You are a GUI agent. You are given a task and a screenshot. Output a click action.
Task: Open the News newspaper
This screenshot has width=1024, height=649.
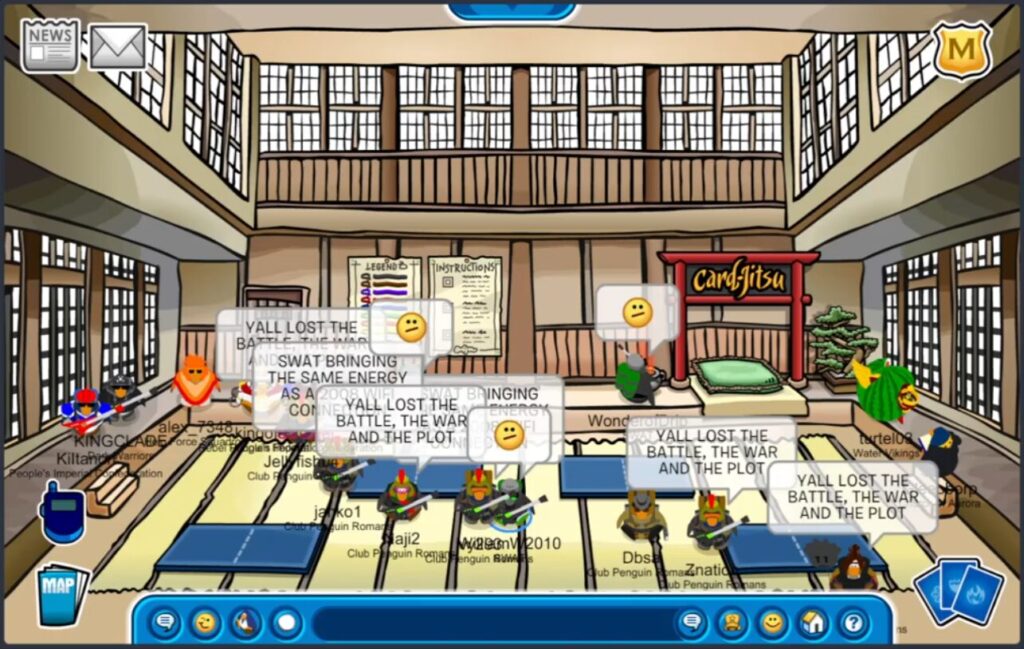(x=50, y=45)
